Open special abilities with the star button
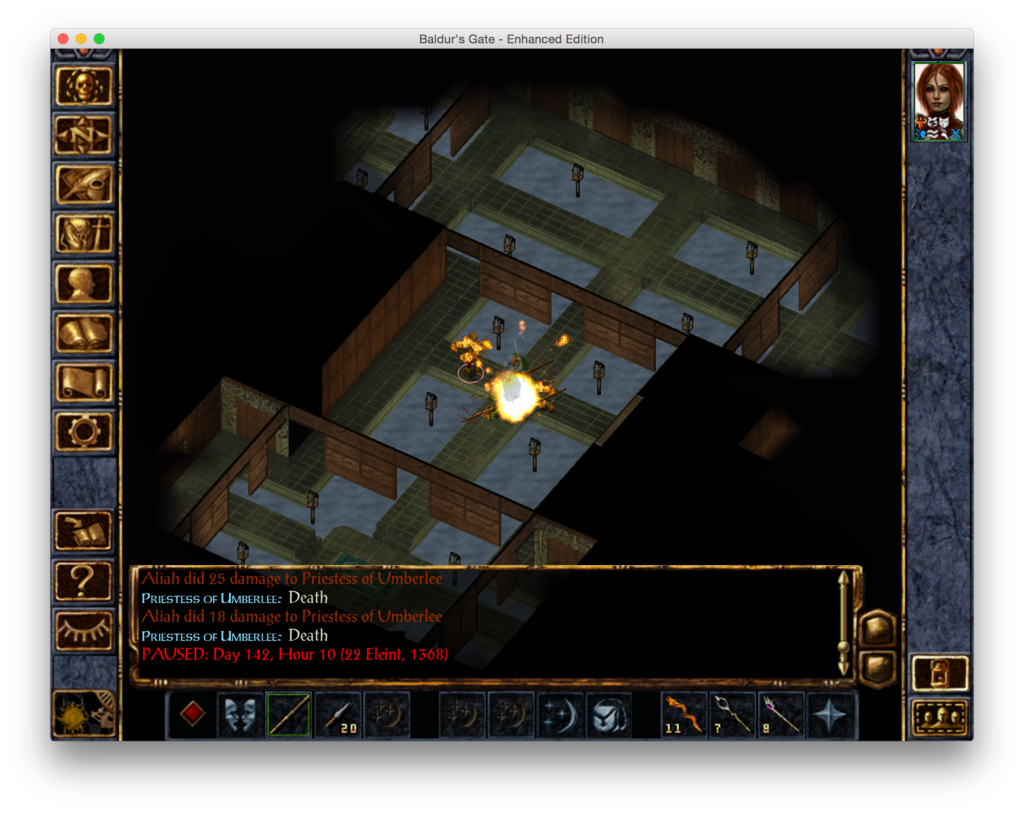The width and height of the screenshot is (1024, 813). point(832,715)
